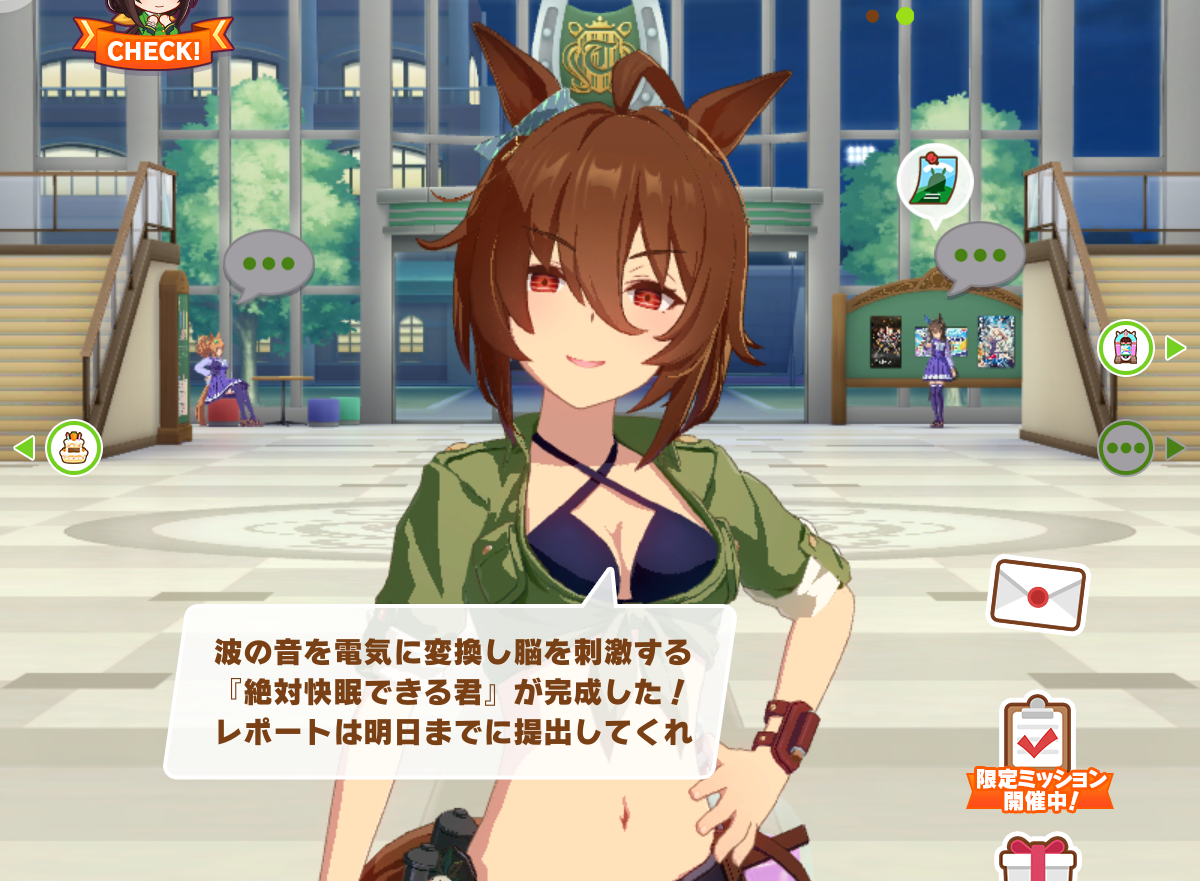Tap the speech bubble above the seated character

(268, 264)
